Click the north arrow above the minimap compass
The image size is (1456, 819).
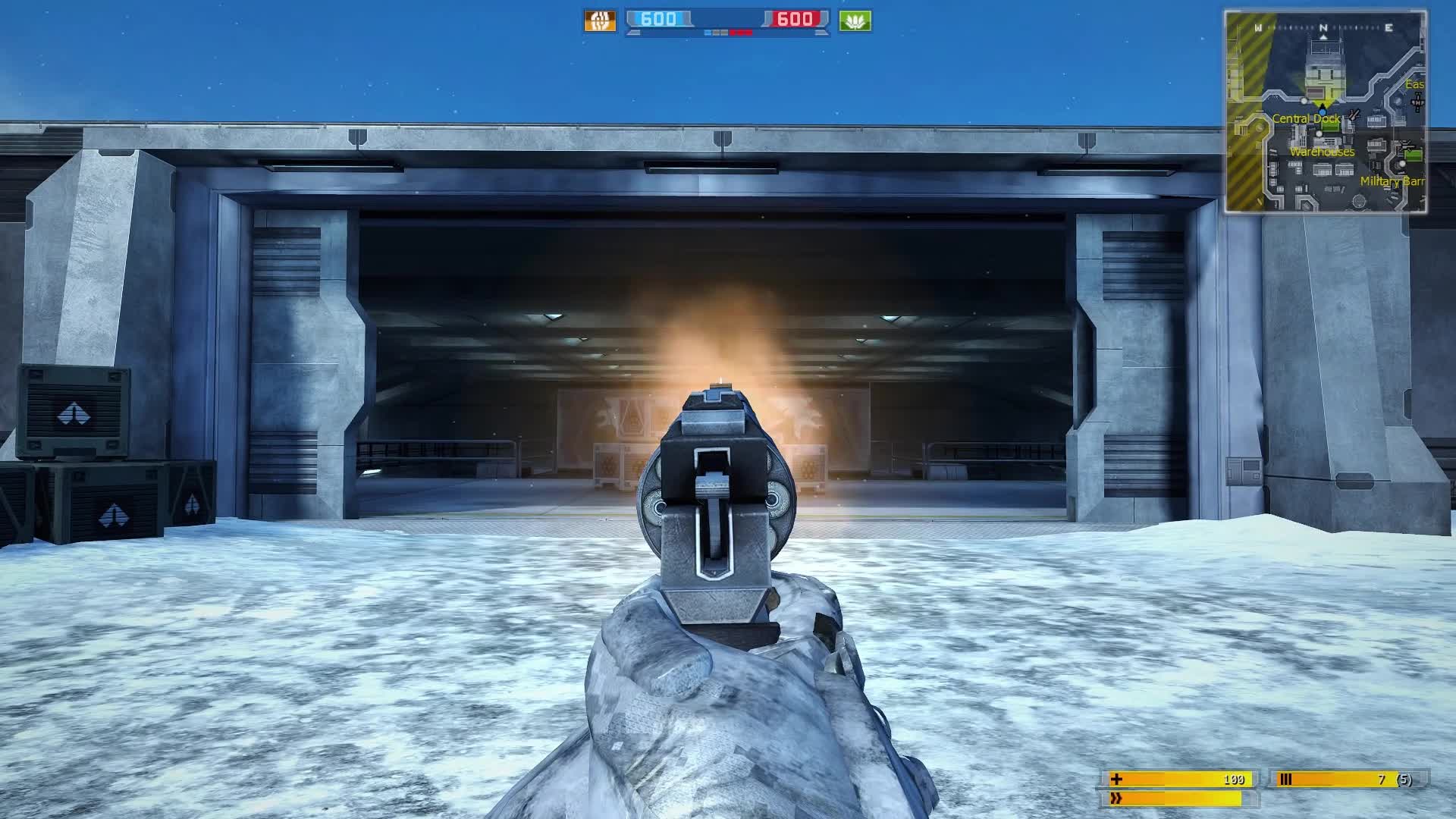[x=1323, y=37]
